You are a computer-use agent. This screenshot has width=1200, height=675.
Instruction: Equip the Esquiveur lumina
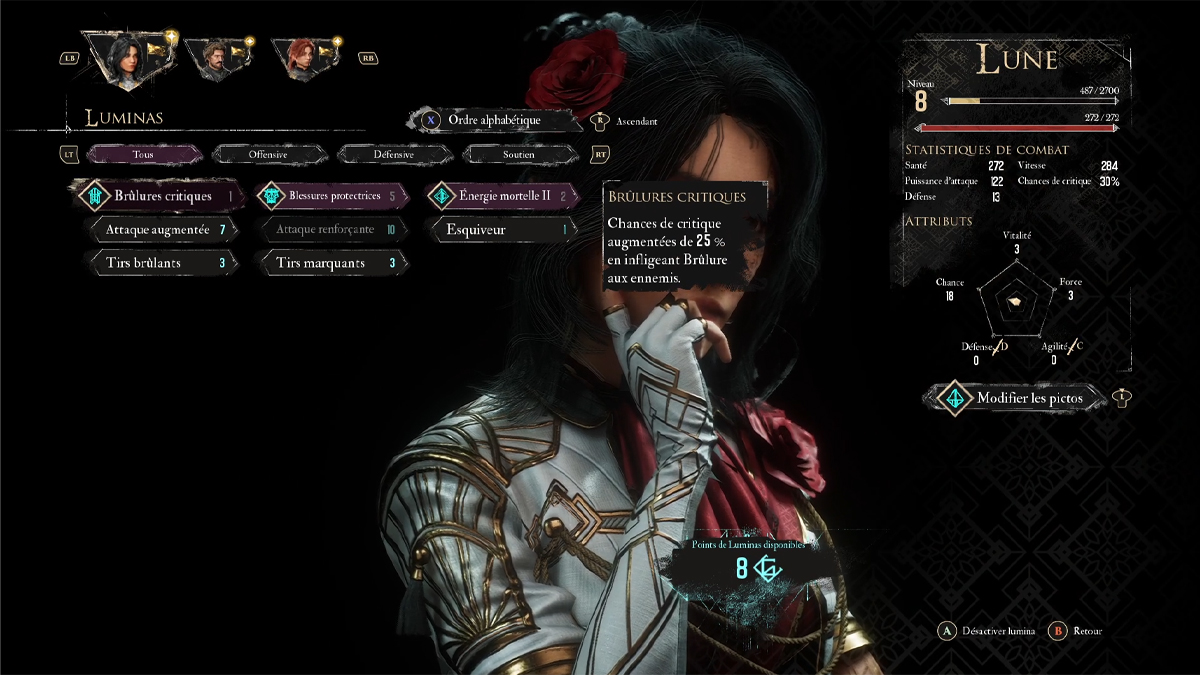(504, 230)
